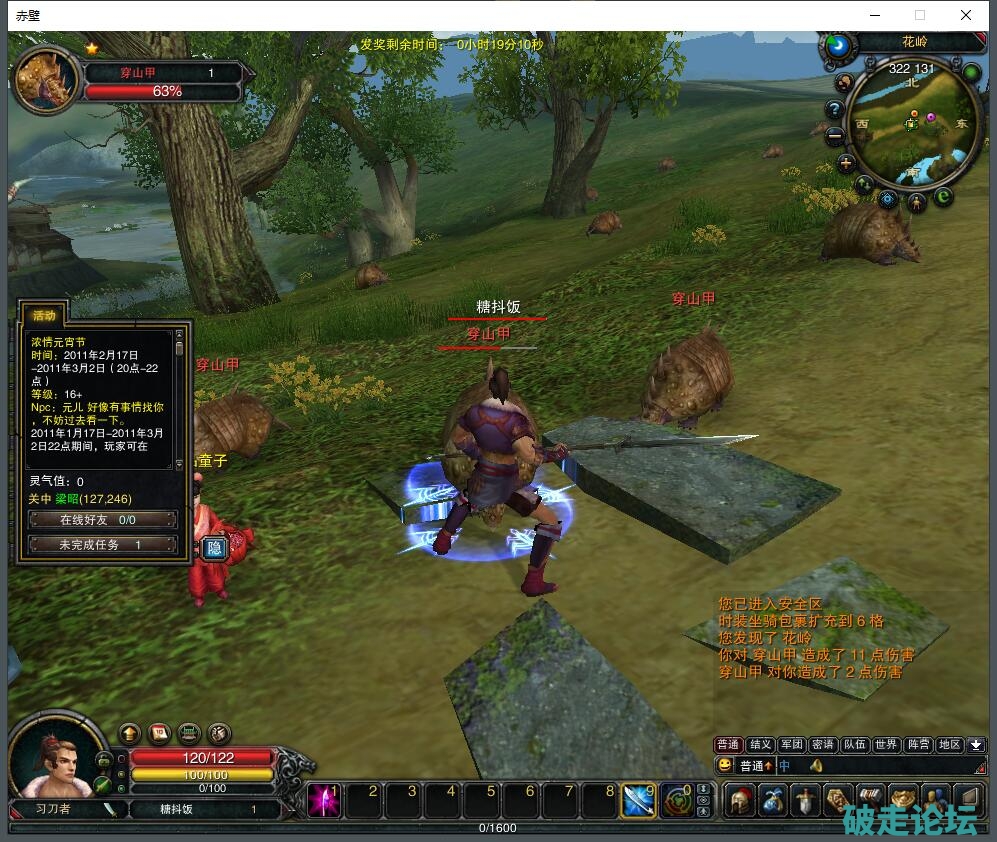997x842 pixels.
Task: Select the 活动 activity tab
Action: click(x=45, y=315)
